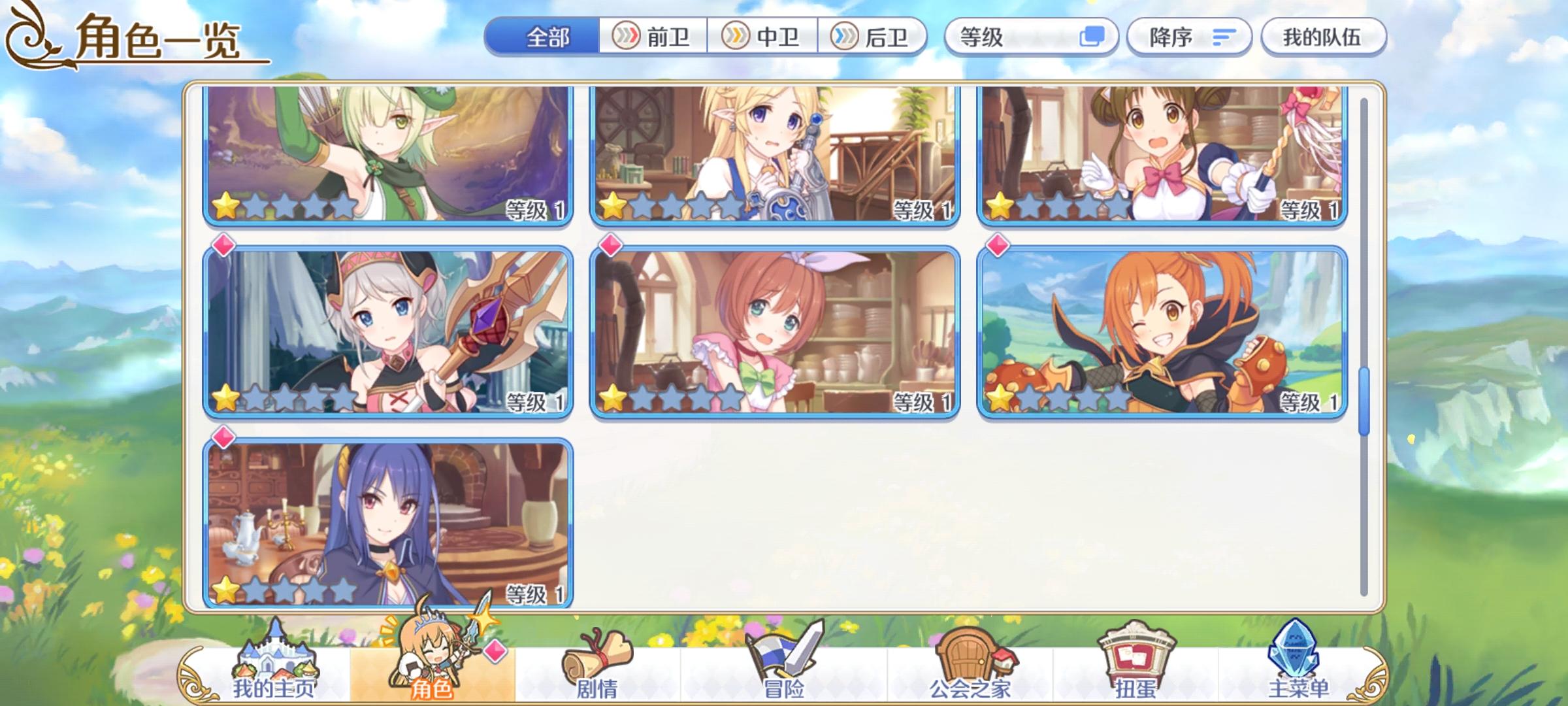Select the 全部 filter option

(x=547, y=37)
